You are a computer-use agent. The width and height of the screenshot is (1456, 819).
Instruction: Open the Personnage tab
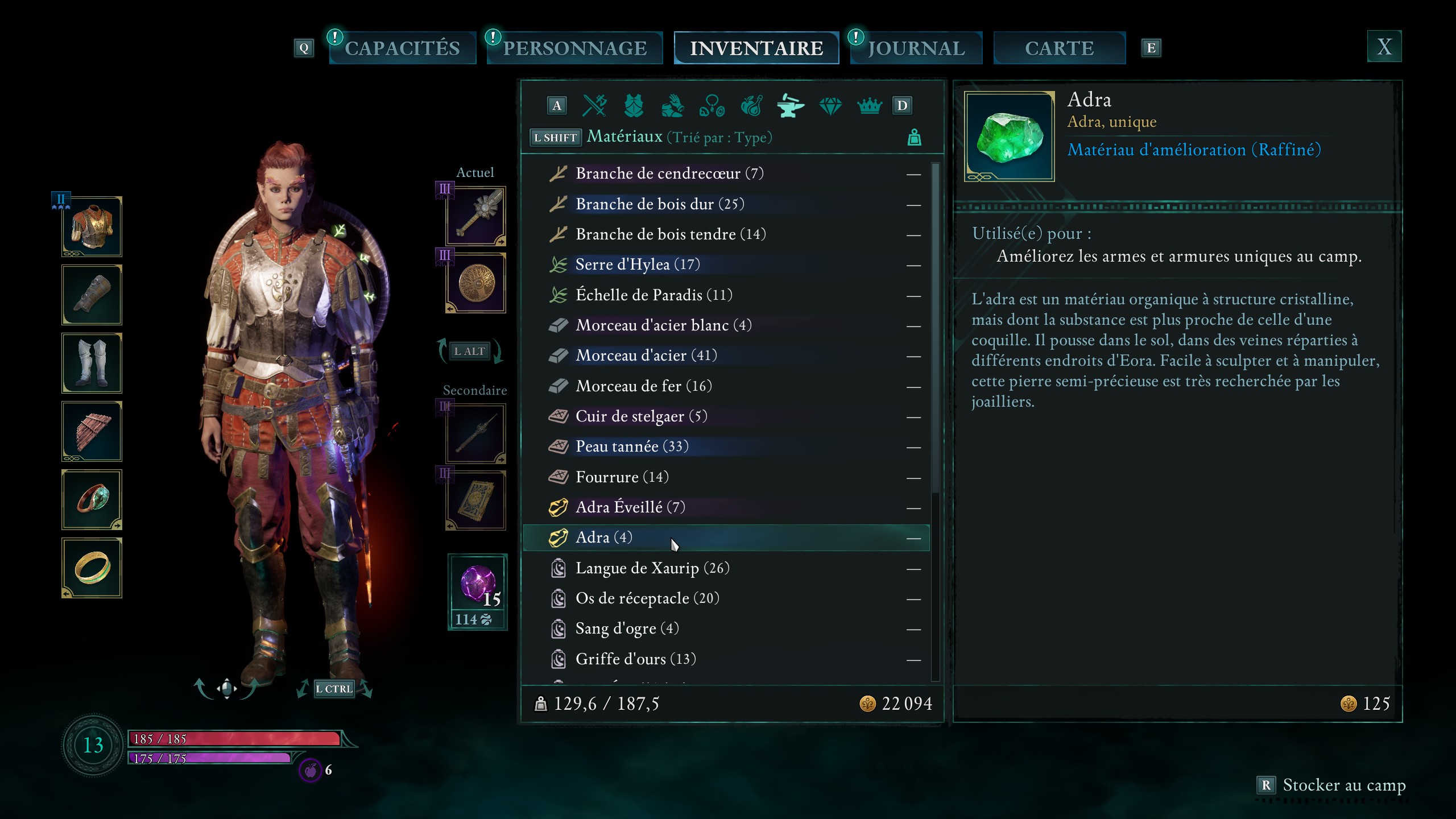pyautogui.click(x=574, y=48)
